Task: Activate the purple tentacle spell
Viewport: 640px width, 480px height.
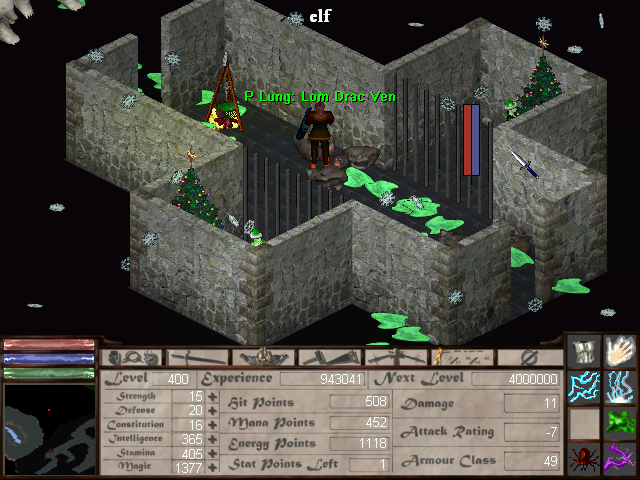Action: pyautogui.click(x=621, y=459)
